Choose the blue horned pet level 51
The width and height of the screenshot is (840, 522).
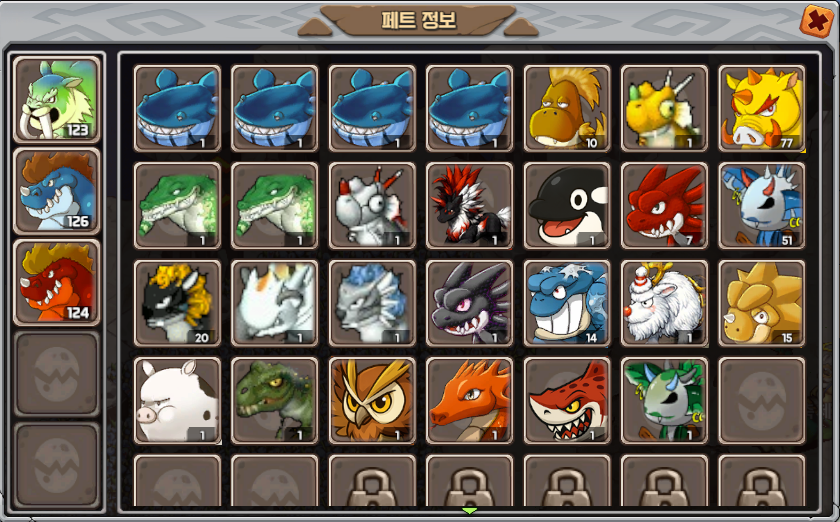[762, 205]
